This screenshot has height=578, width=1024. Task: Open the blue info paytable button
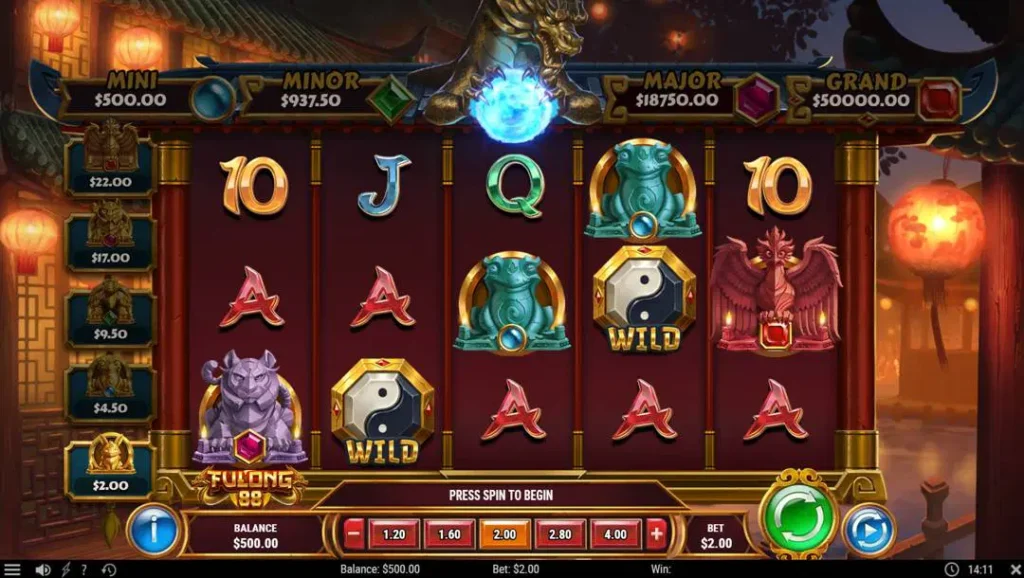(154, 530)
